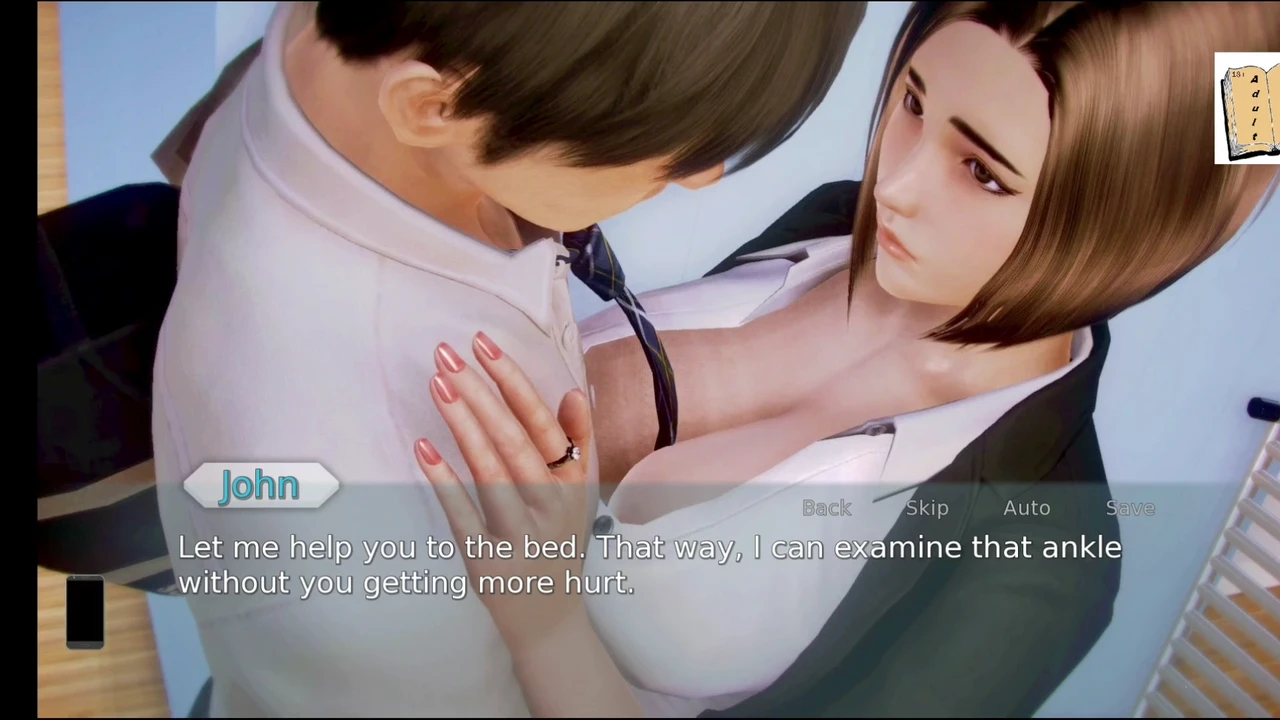1280x720 pixels.
Task: Open the black smartphone icon
Action: pos(85,611)
